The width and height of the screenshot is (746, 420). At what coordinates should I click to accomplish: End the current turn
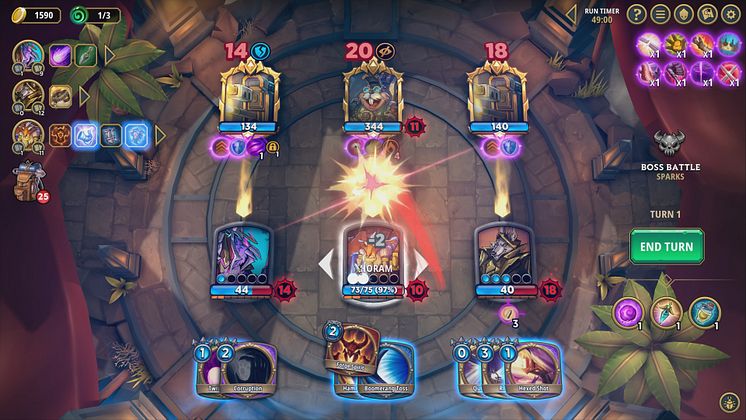(x=666, y=246)
